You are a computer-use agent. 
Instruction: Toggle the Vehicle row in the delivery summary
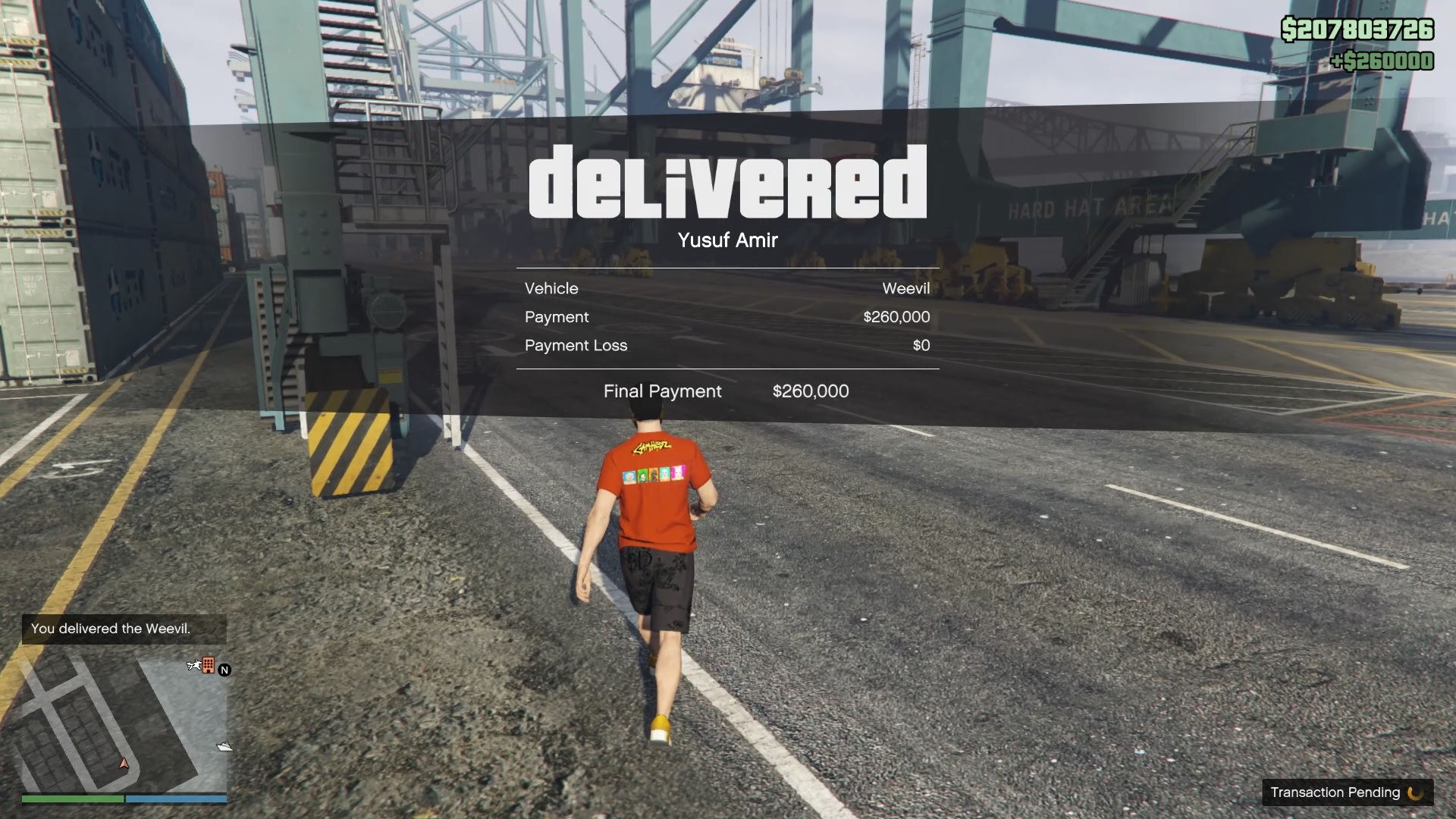tap(551, 288)
